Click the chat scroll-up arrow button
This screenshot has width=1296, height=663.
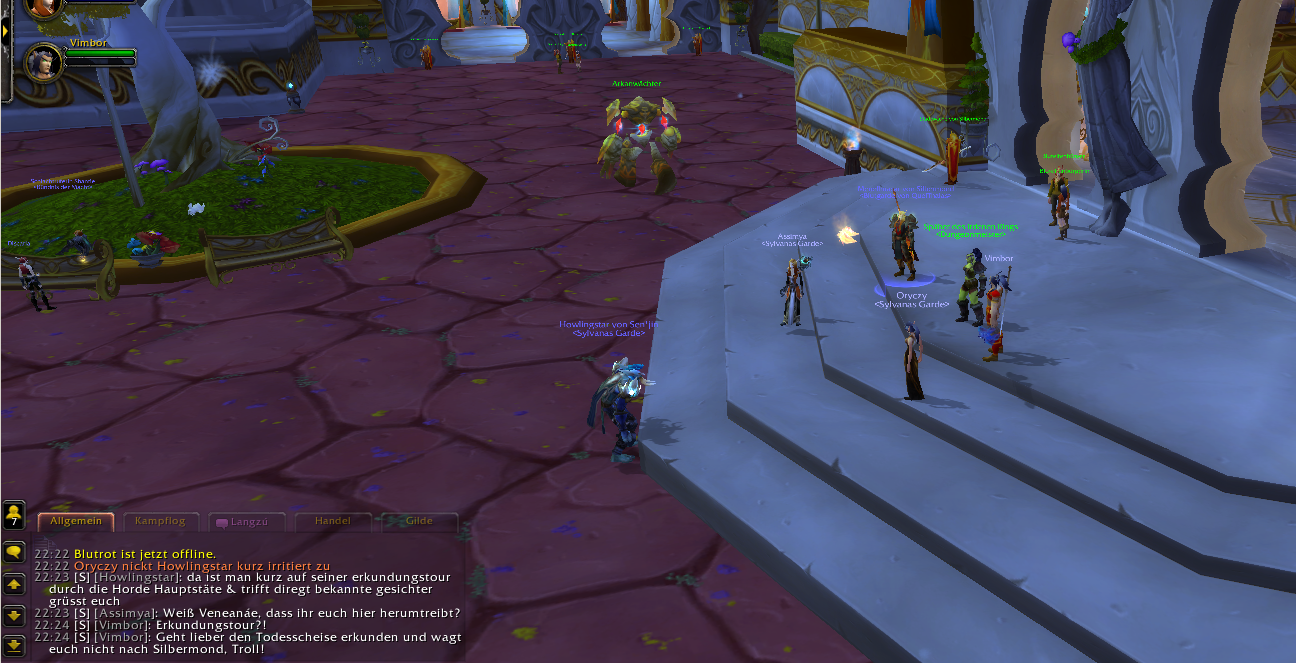(14, 583)
